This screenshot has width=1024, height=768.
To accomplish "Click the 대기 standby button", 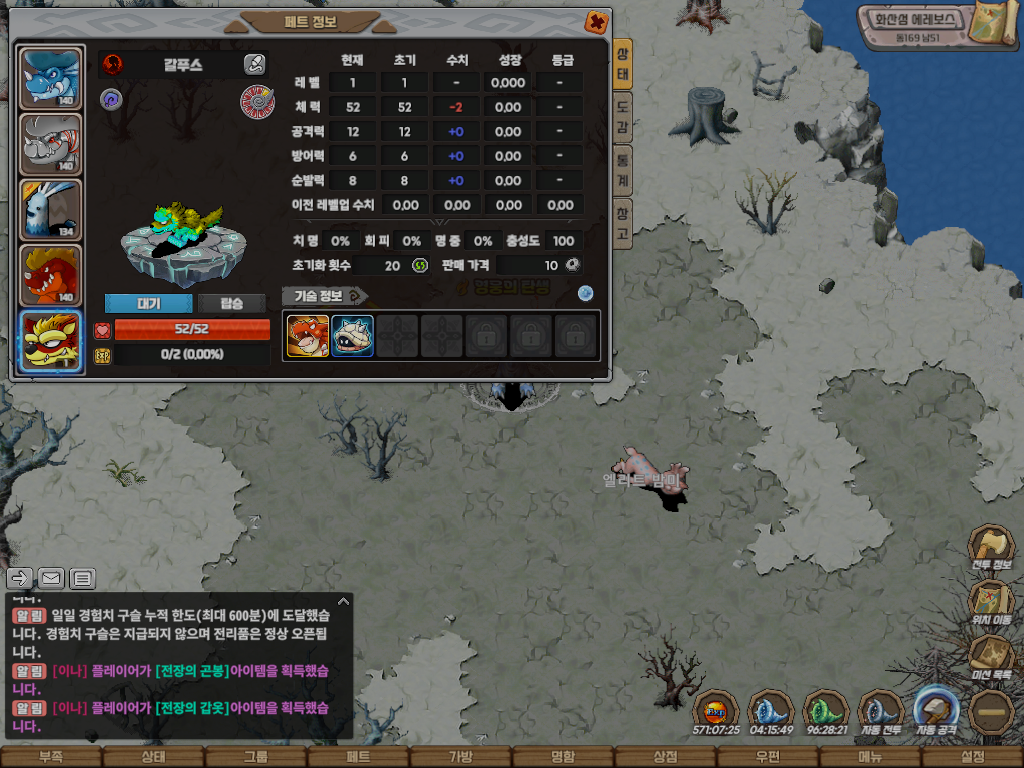I will (x=148, y=303).
